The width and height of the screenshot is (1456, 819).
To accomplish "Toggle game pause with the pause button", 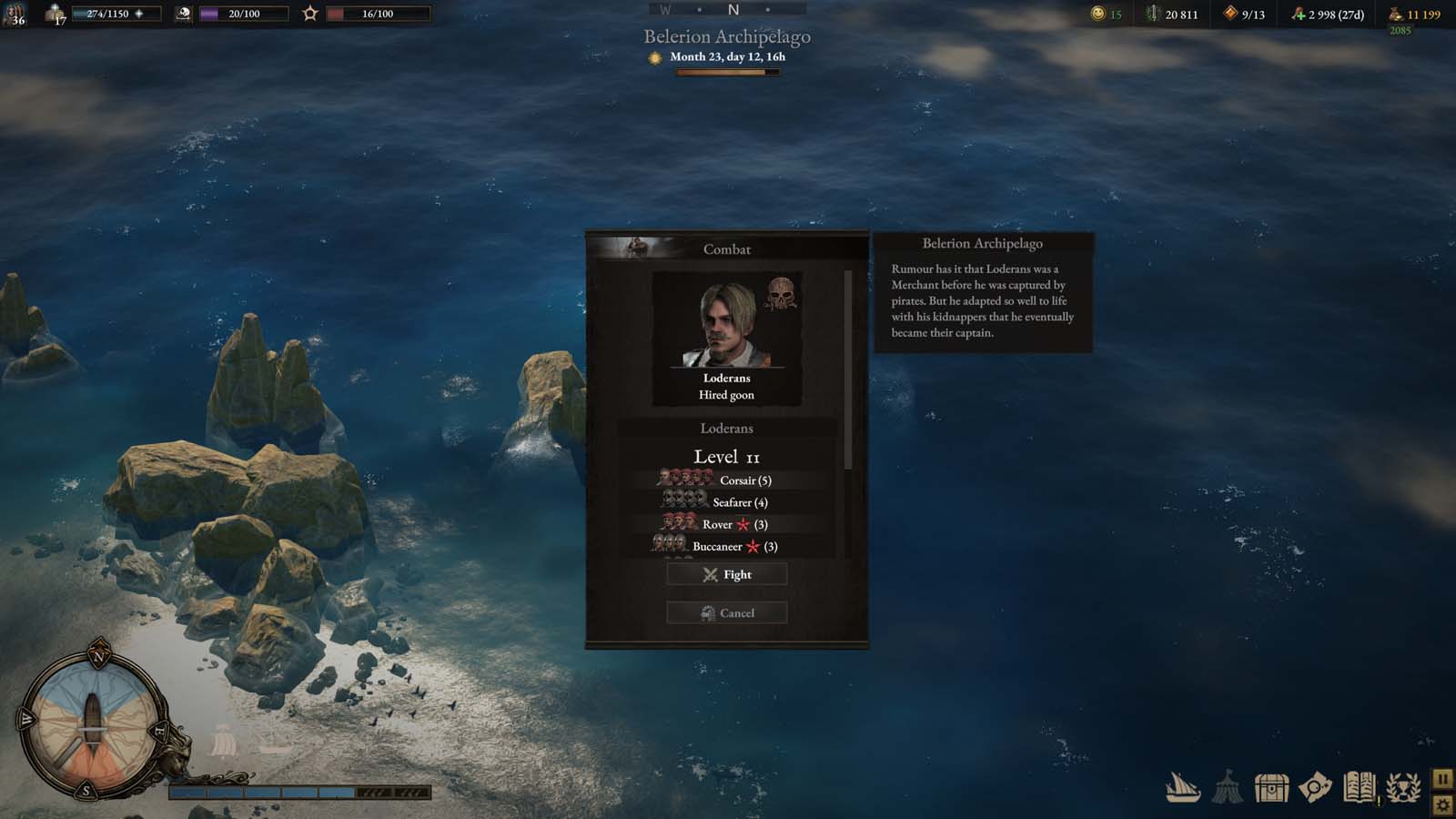I will [x=1443, y=778].
